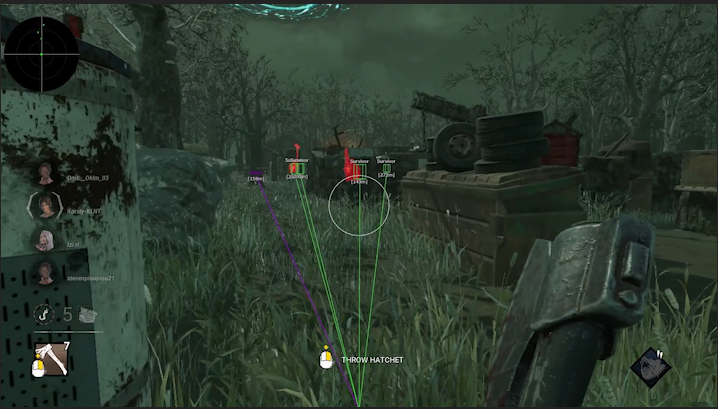Click the circular radar in the corner

coord(41,53)
